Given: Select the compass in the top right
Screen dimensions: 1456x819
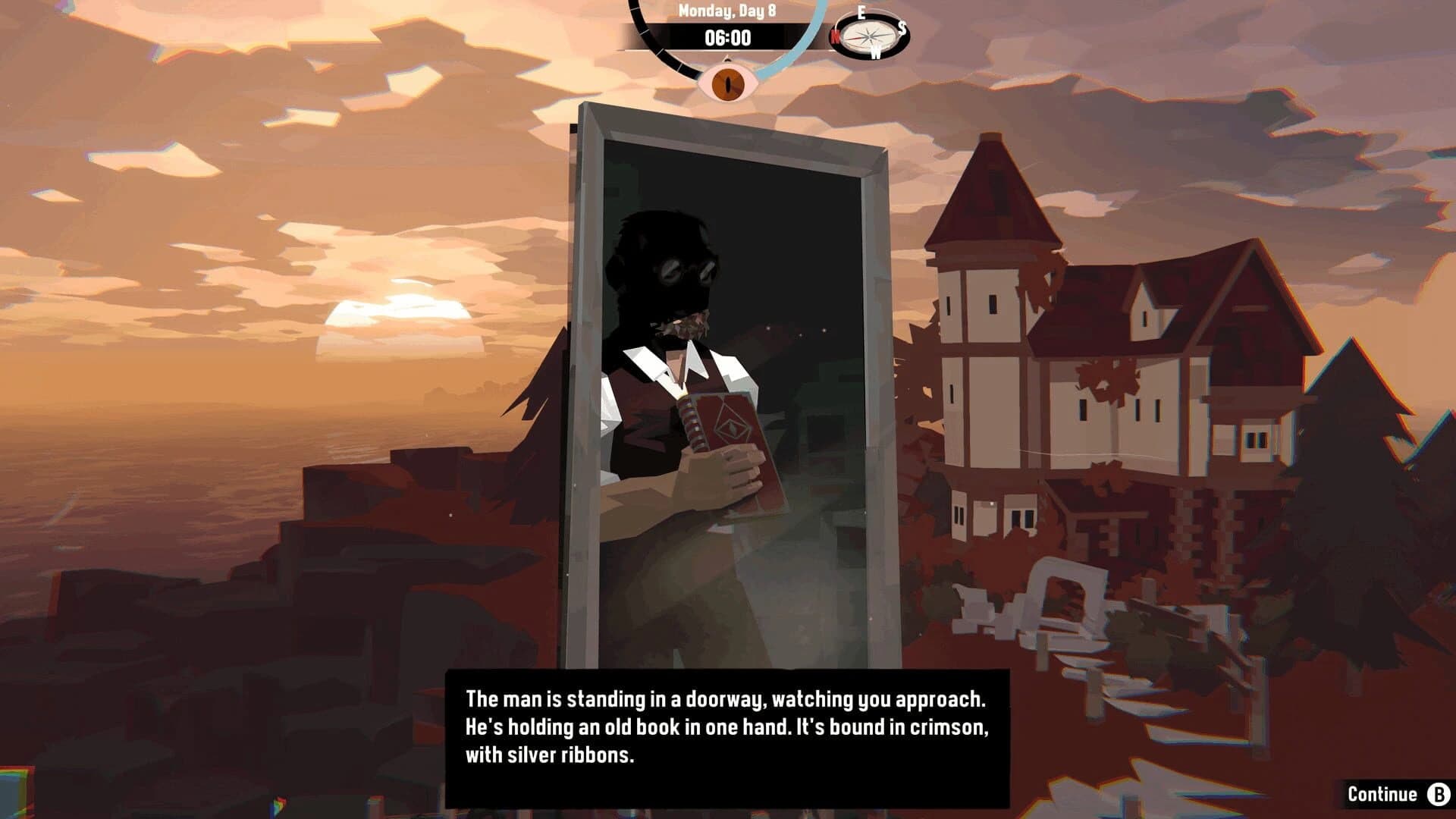Looking at the screenshot, I should pos(871,35).
